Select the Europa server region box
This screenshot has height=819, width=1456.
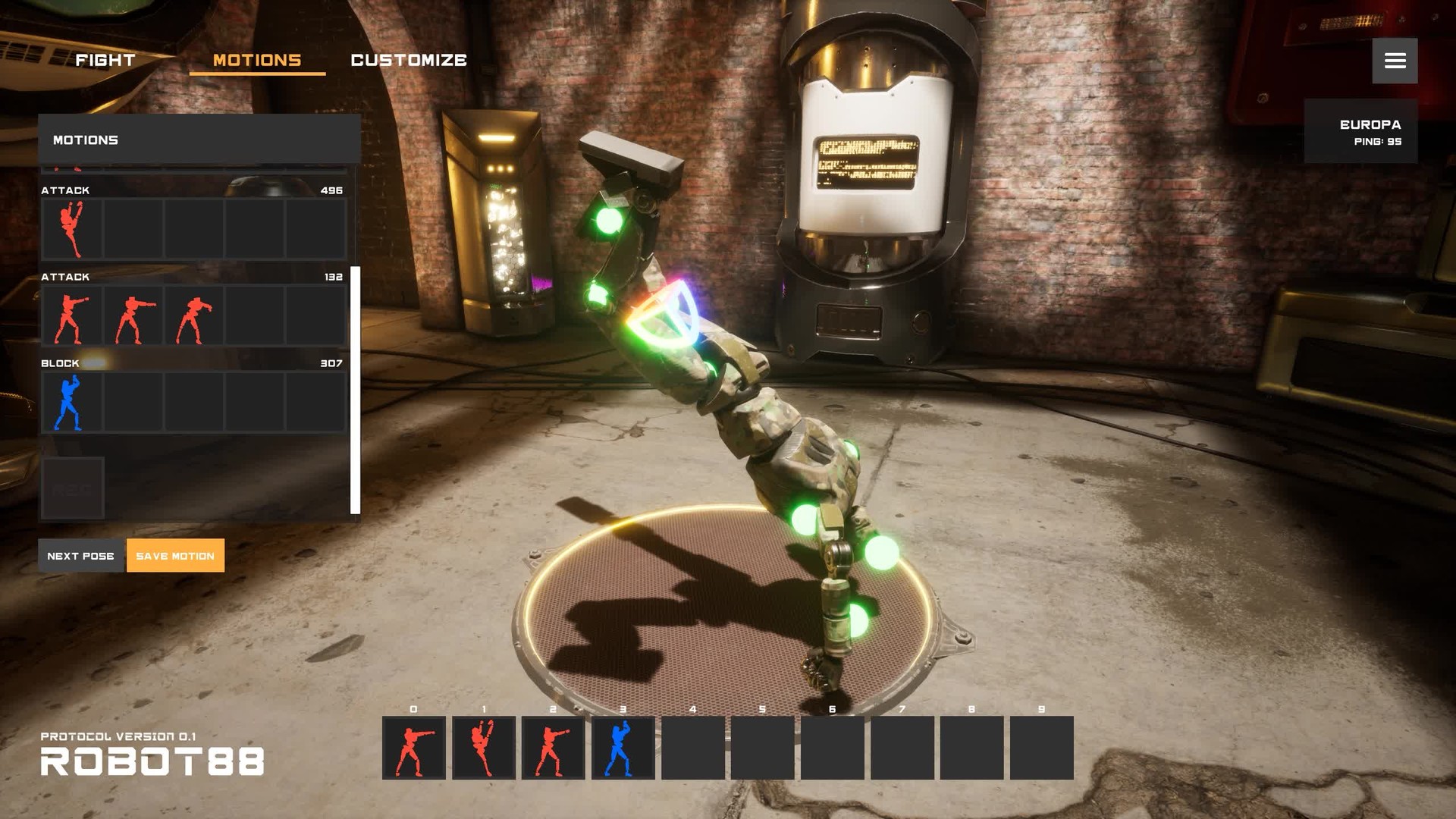coord(1360,131)
